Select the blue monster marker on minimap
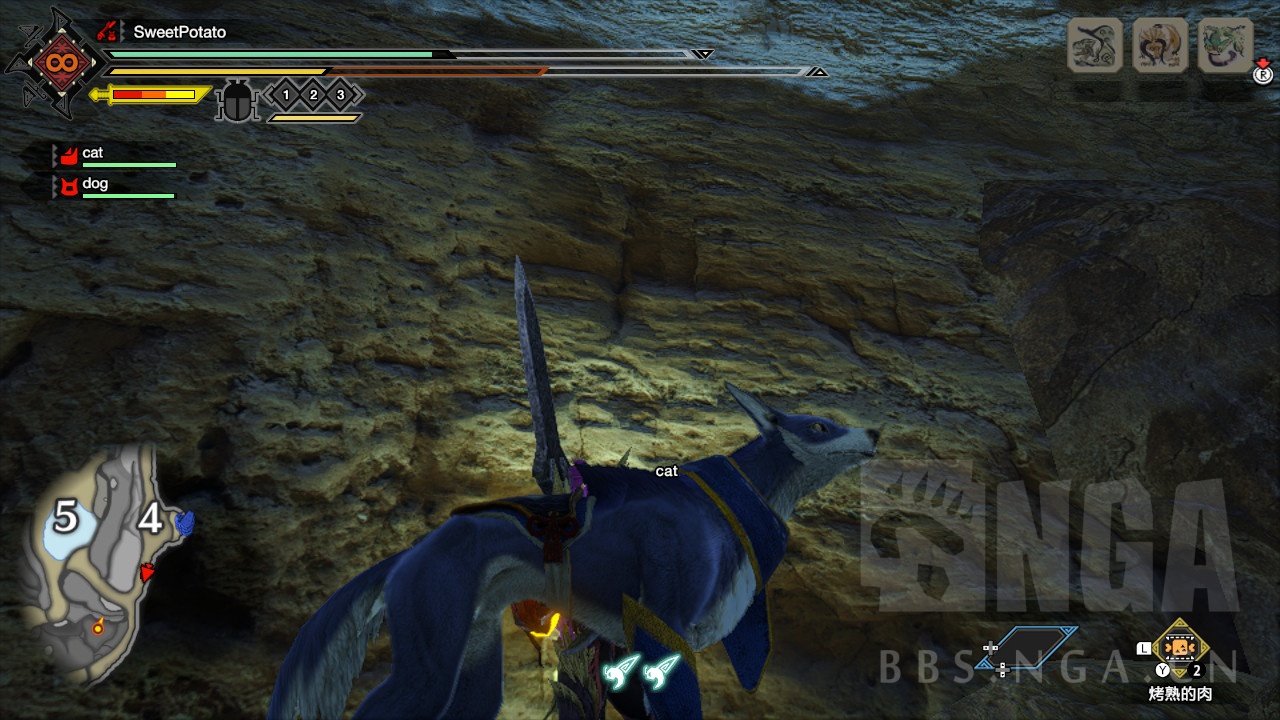 click(184, 521)
